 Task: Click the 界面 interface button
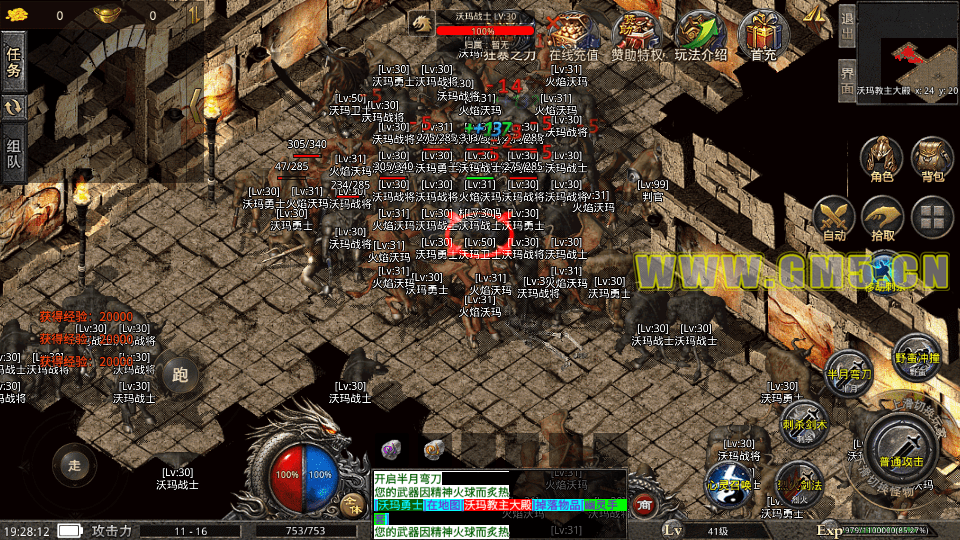(846, 82)
